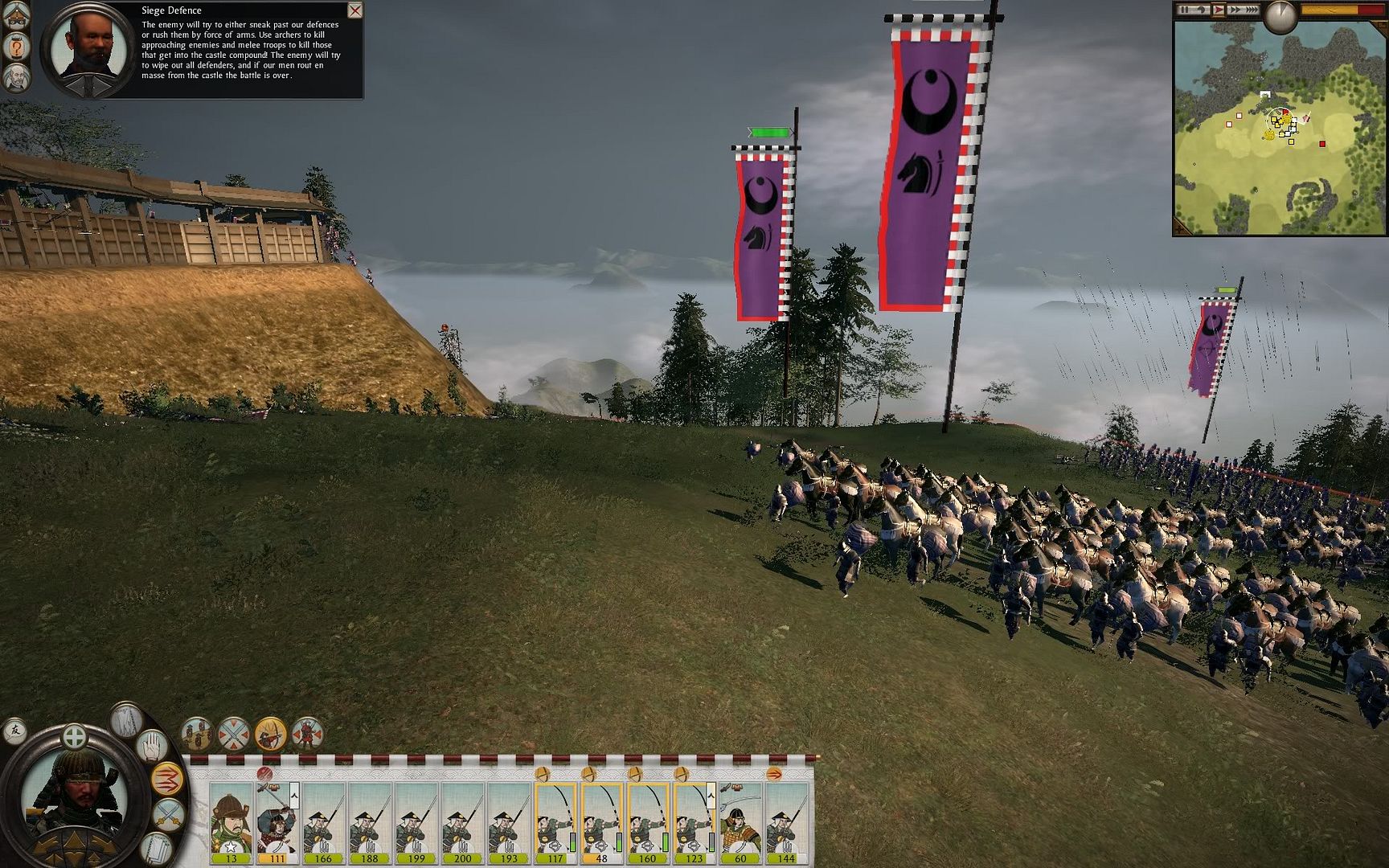Viewport: 1389px width, 868px height.
Task: Pause the battle
Action: 1184,10
